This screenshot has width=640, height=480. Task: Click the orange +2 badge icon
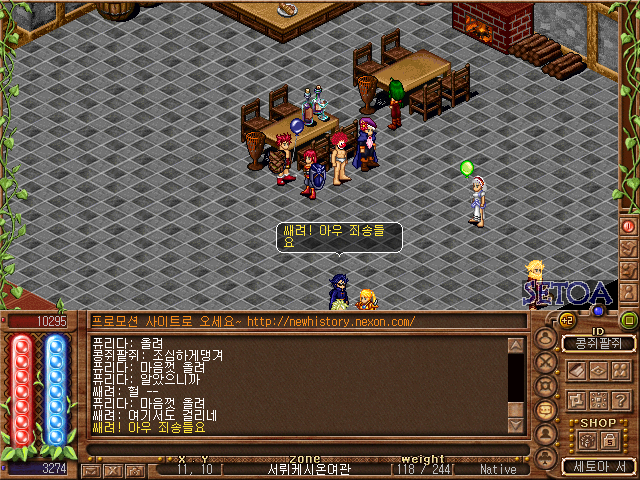click(x=566, y=320)
